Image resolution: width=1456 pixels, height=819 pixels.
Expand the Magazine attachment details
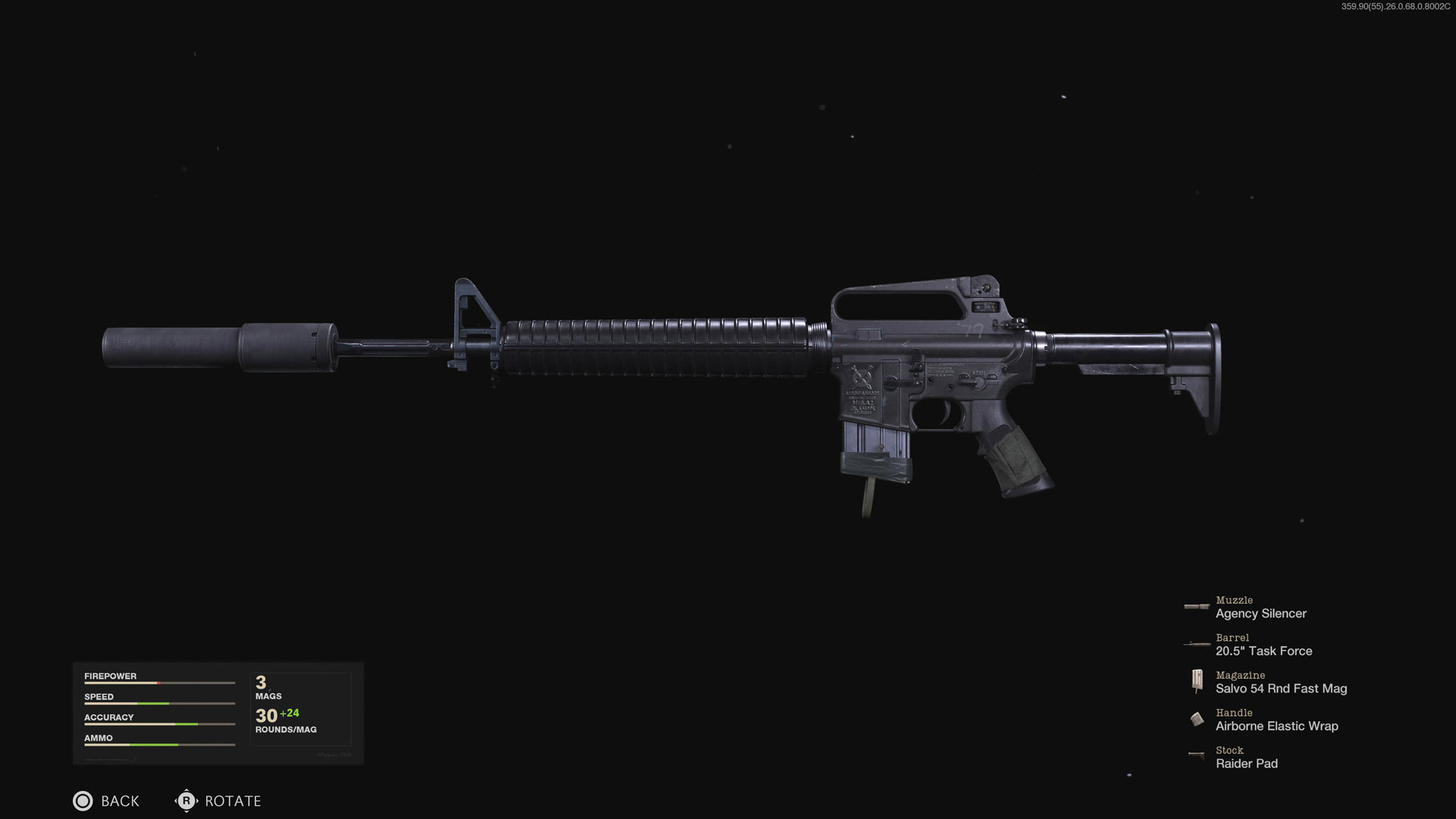click(1282, 682)
